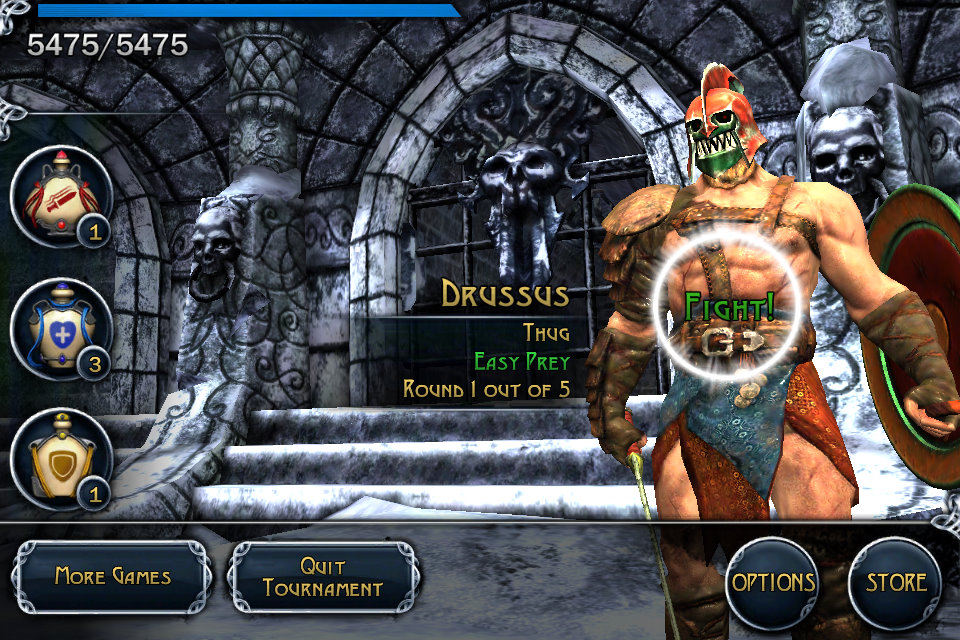Visit the Store

click(895, 583)
